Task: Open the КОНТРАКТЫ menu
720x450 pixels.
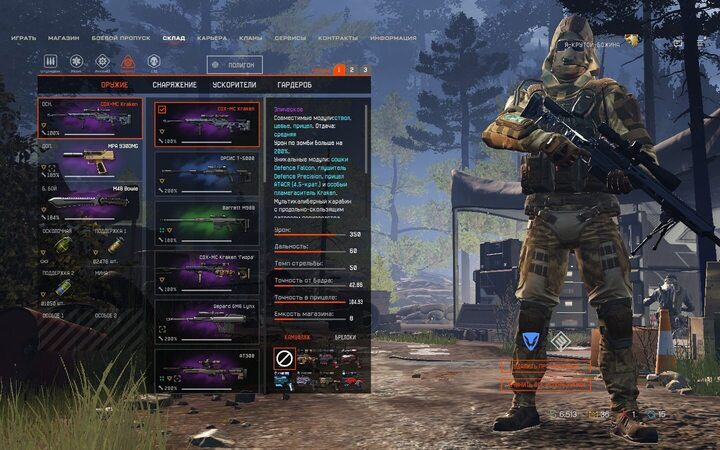Action: click(337, 38)
